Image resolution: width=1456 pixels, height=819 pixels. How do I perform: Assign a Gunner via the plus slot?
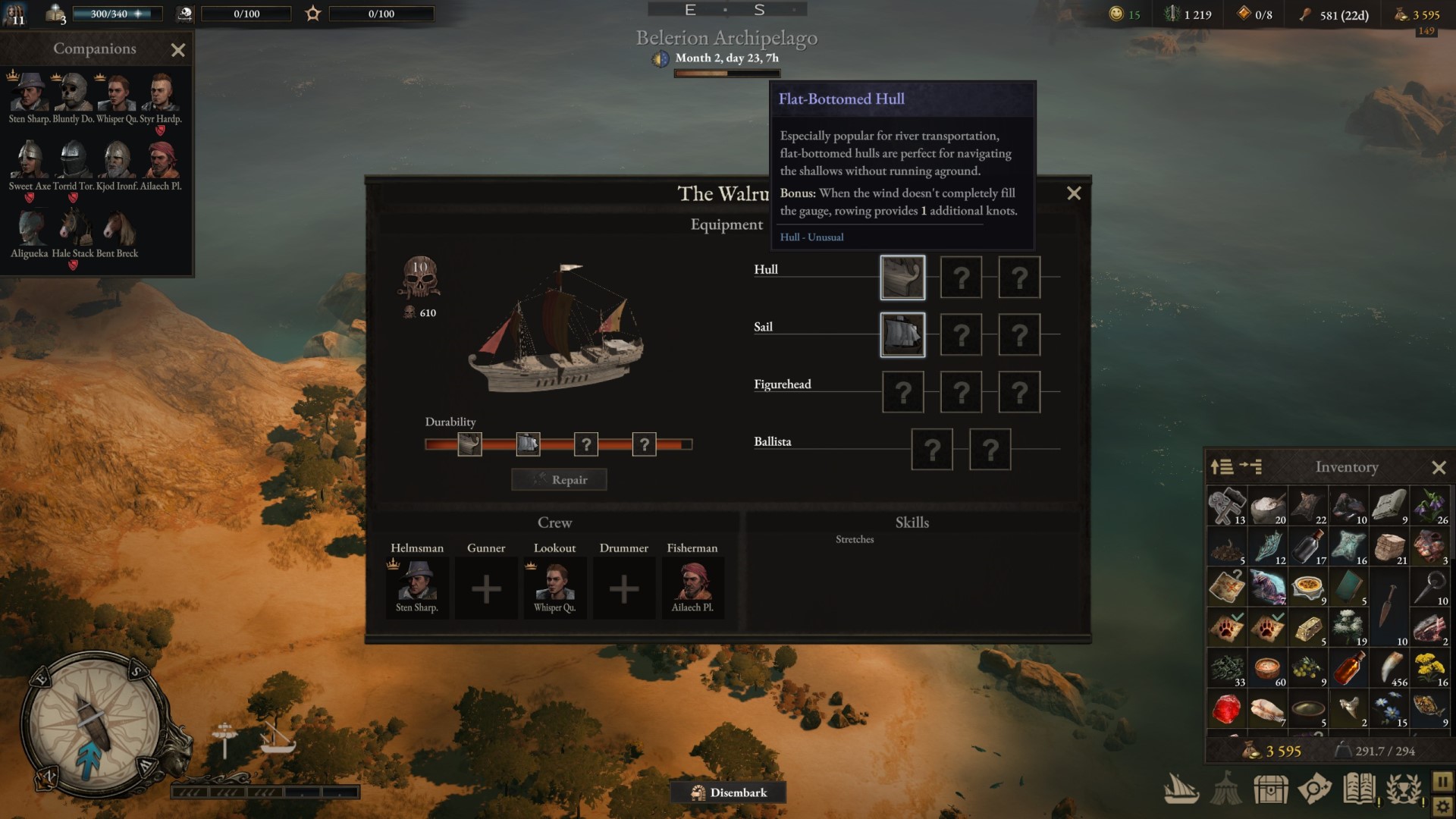[x=486, y=588]
